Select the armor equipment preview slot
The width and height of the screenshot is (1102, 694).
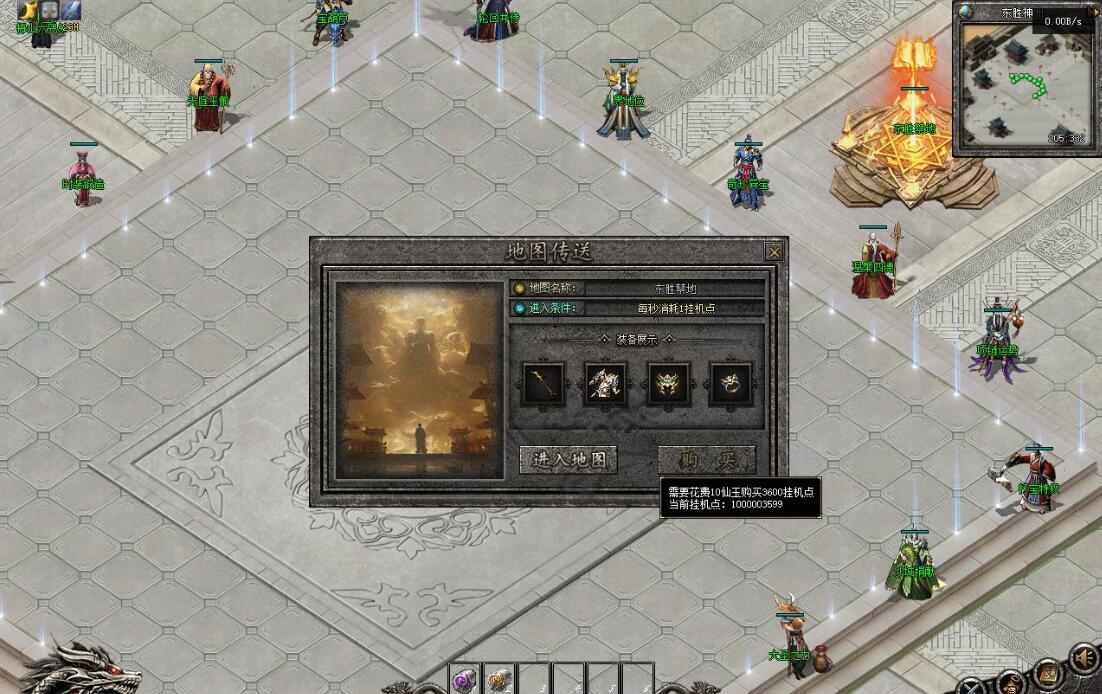click(x=606, y=383)
